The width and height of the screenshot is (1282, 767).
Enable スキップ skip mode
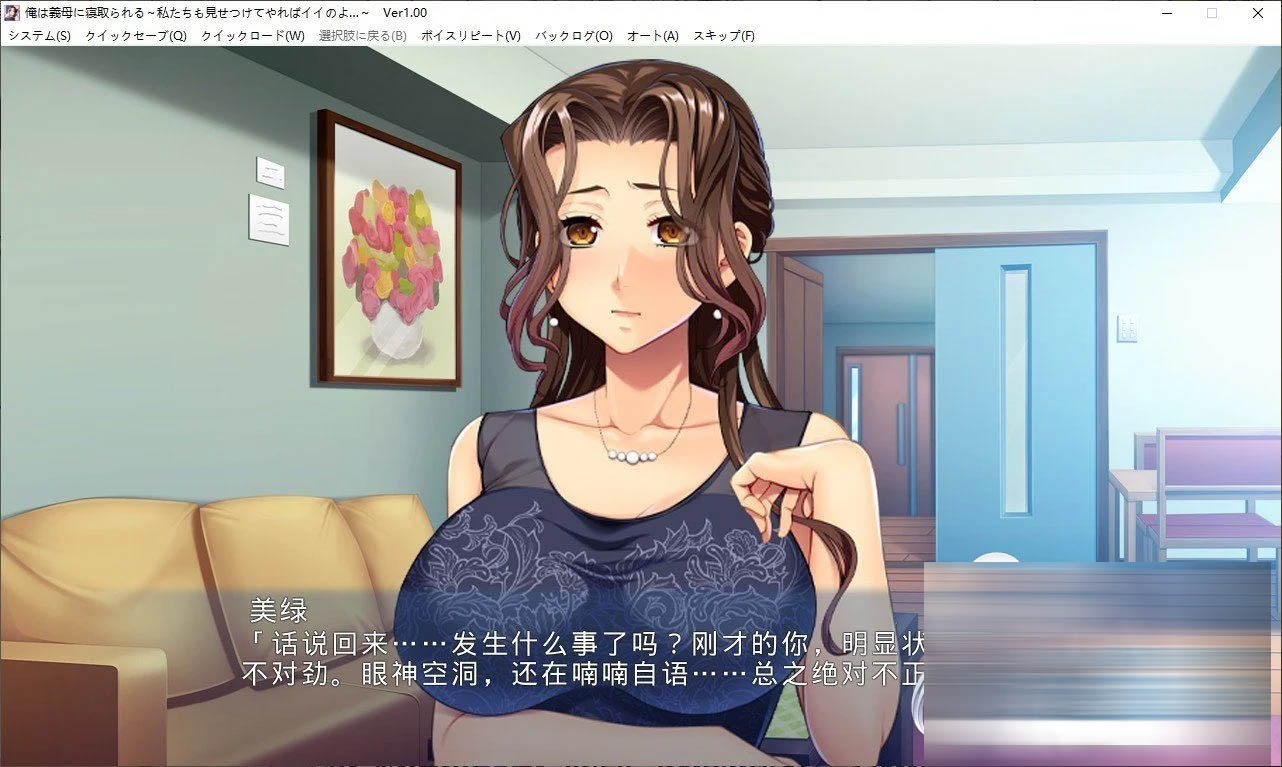pos(722,34)
